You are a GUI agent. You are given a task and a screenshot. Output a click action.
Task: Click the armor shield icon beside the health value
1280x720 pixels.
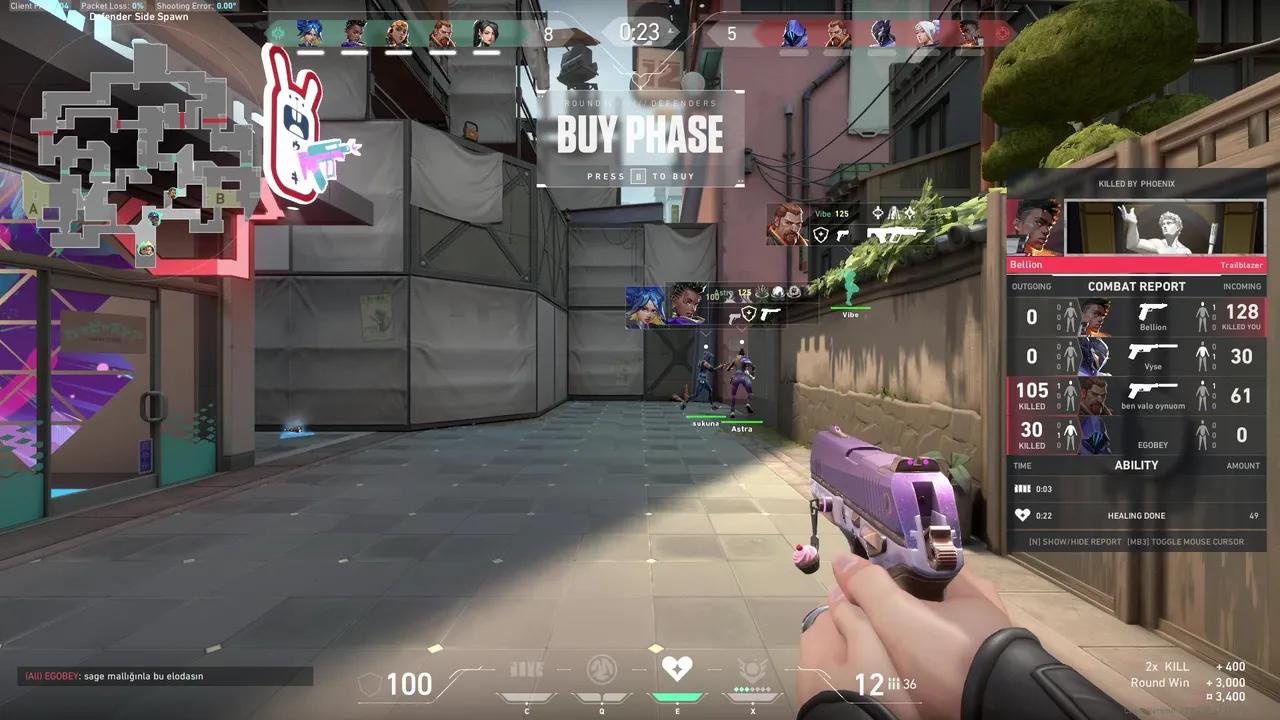(370, 684)
